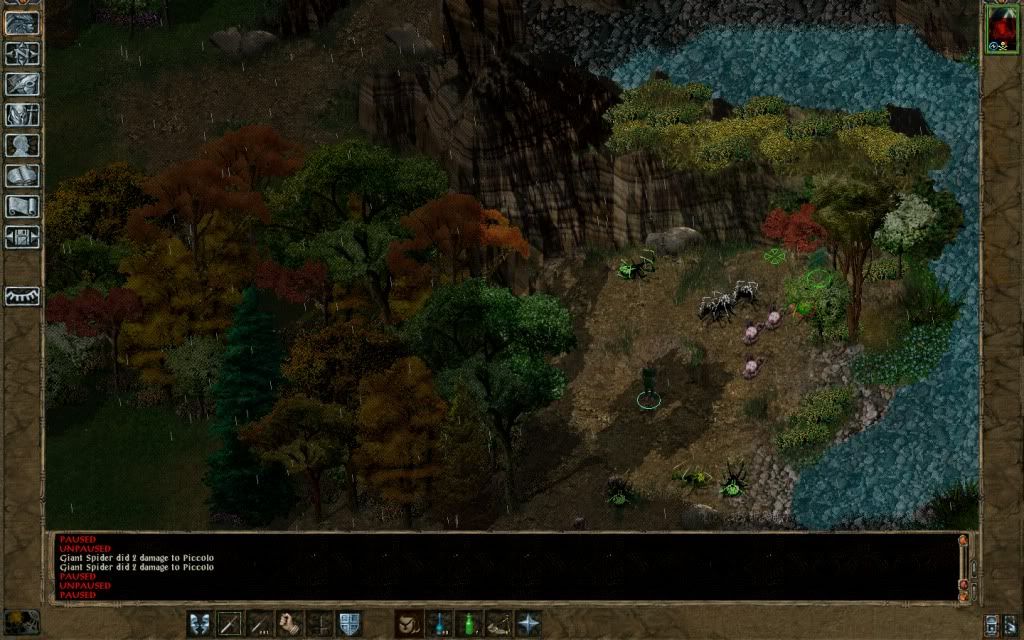Click the dialog log scrollbar
This screenshot has width=1024, height=640.
(x=963, y=565)
